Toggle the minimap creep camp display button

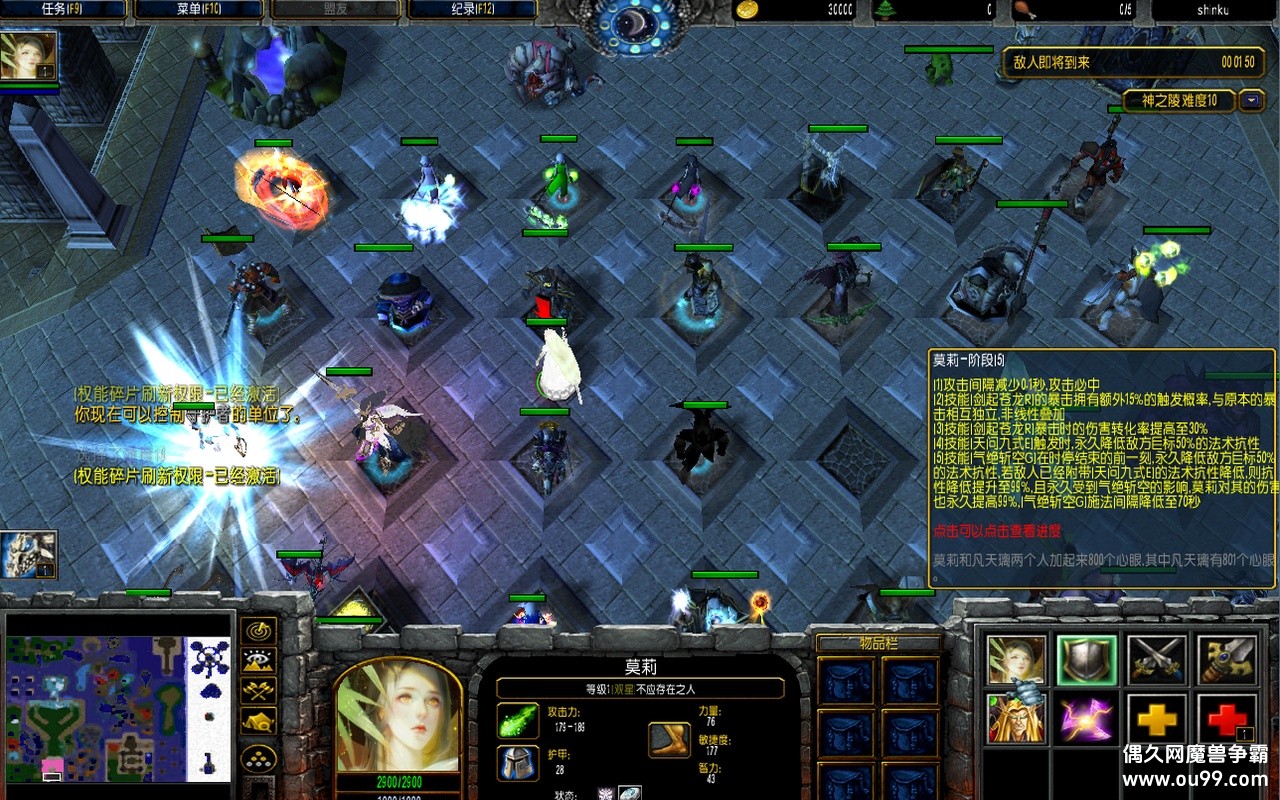click(260, 720)
